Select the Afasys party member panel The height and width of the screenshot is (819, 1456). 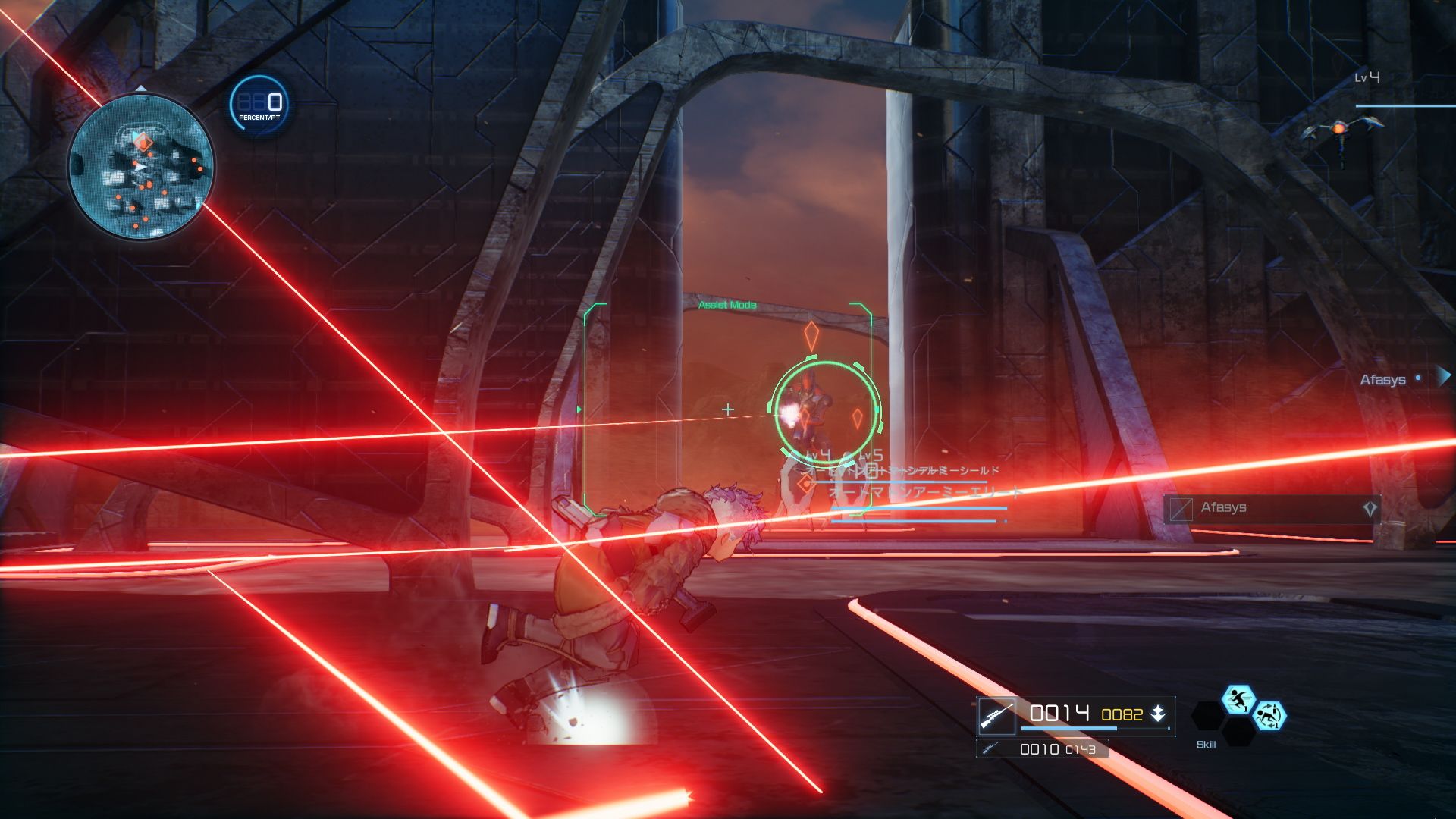click(1272, 508)
